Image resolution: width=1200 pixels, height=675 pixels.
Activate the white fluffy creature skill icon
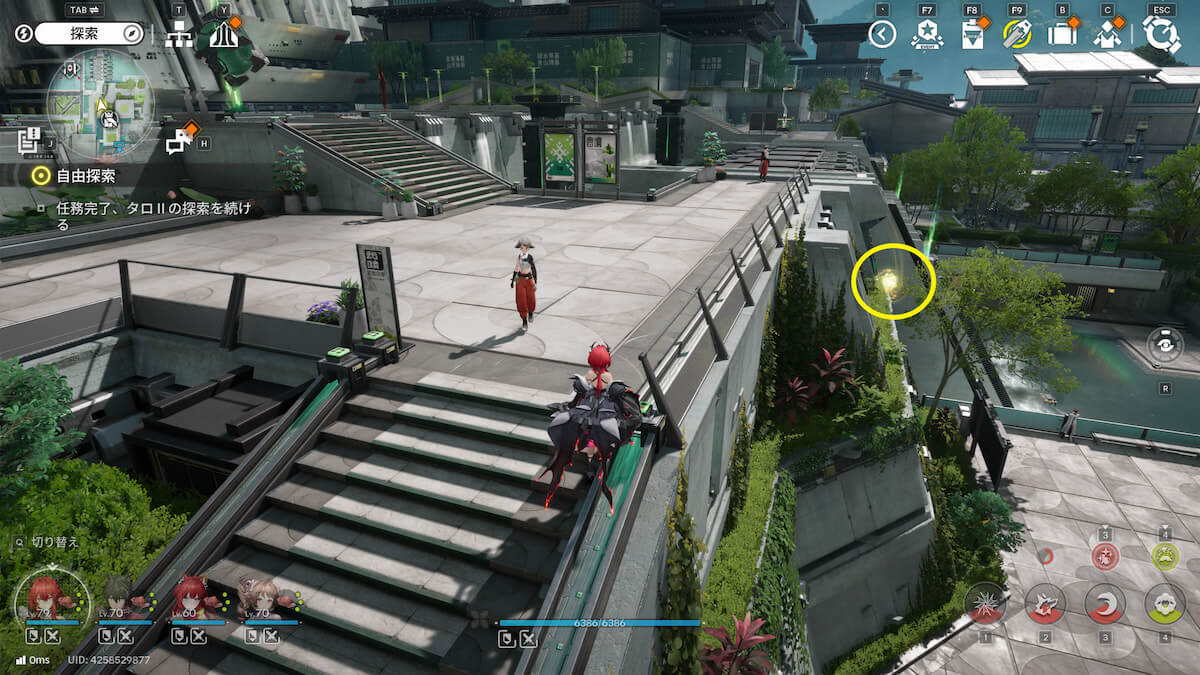(1165, 603)
